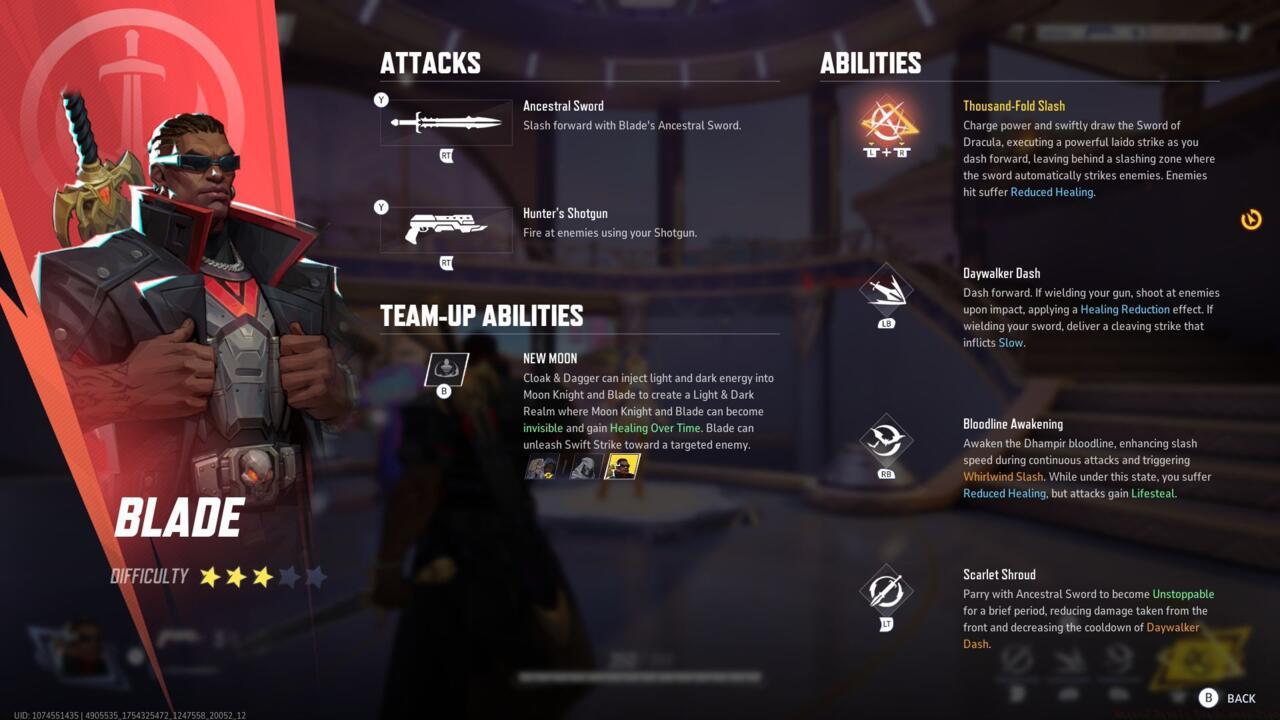Click the Hunter's Shotgun weapon icon
The height and width of the screenshot is (720, 1280).
click(x=446, y=229)
